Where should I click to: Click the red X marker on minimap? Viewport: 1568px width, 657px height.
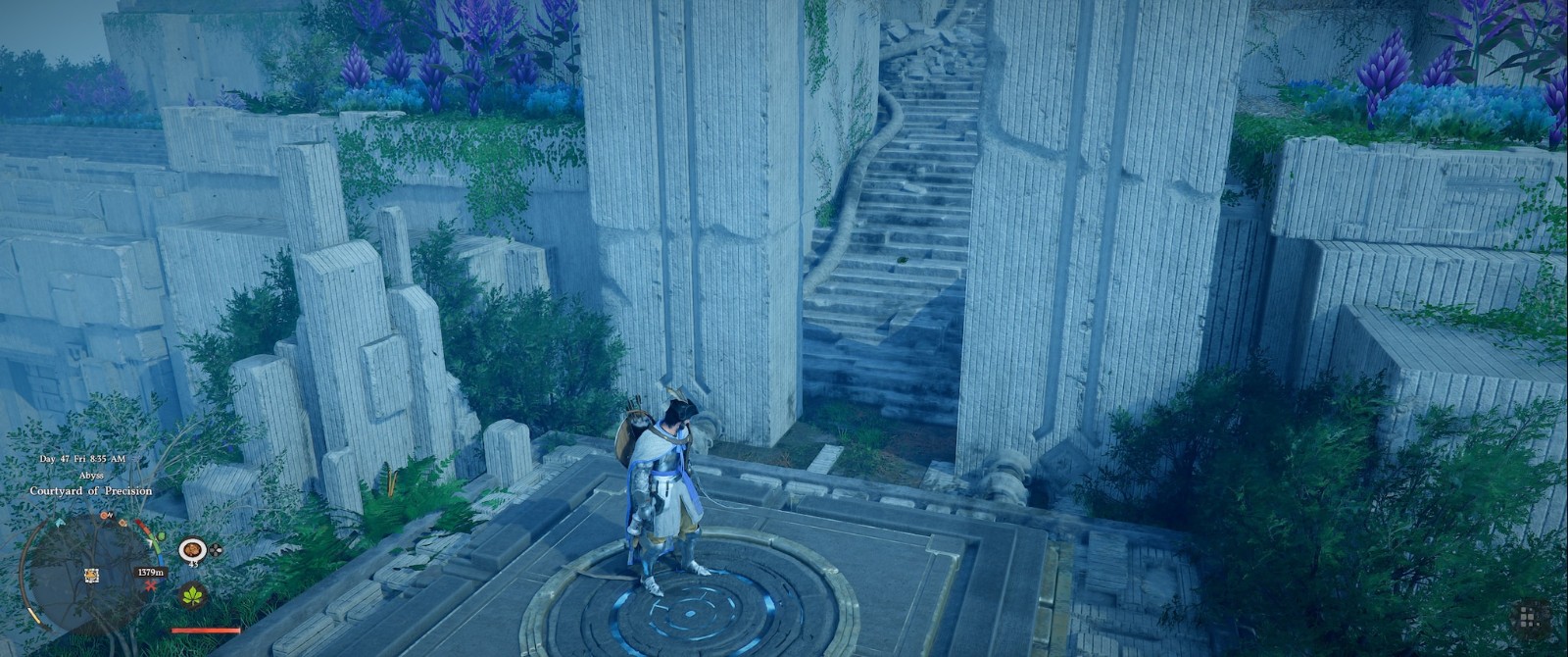pyautogui.click(x=150, y=584)
